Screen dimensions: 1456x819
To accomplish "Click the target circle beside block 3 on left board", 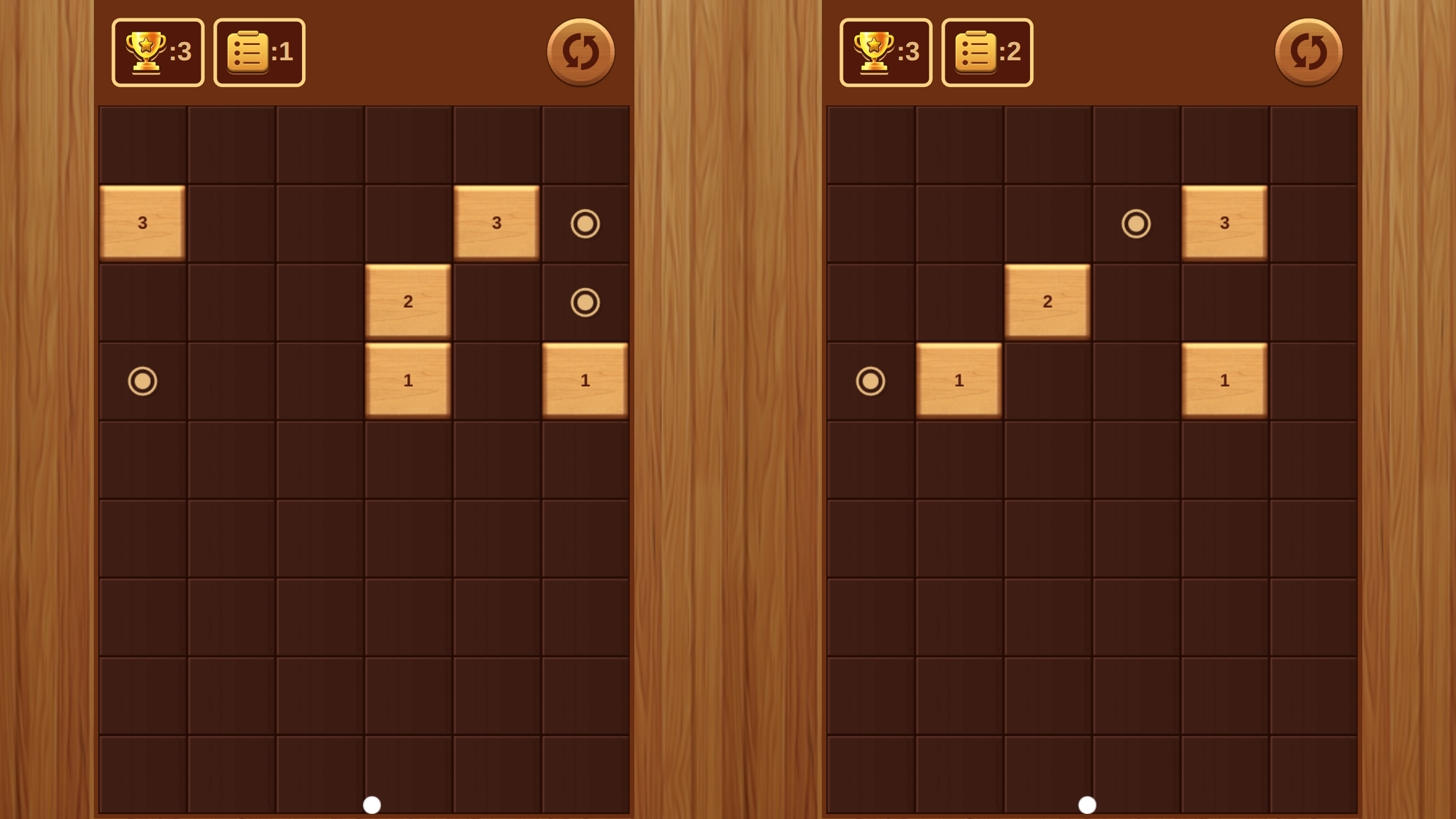I will pos(586,223).
